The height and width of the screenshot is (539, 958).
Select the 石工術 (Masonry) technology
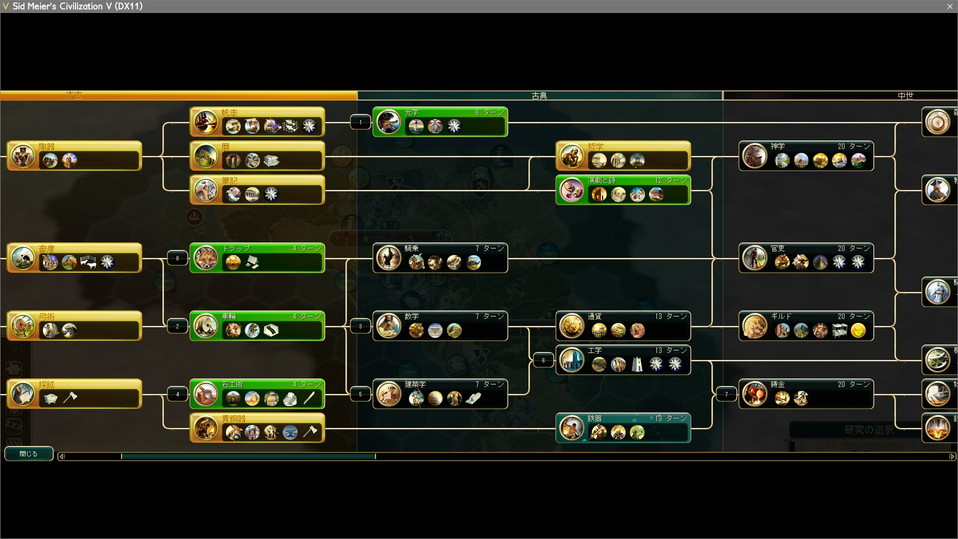[x=257, y=393]
